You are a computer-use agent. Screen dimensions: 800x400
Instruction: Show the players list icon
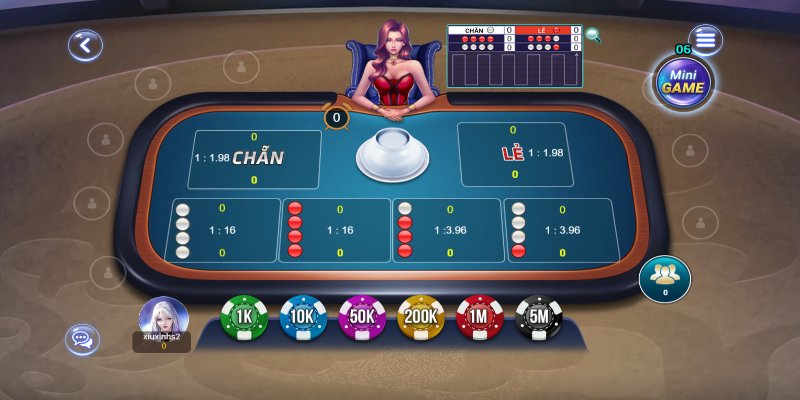coord(663,274)
